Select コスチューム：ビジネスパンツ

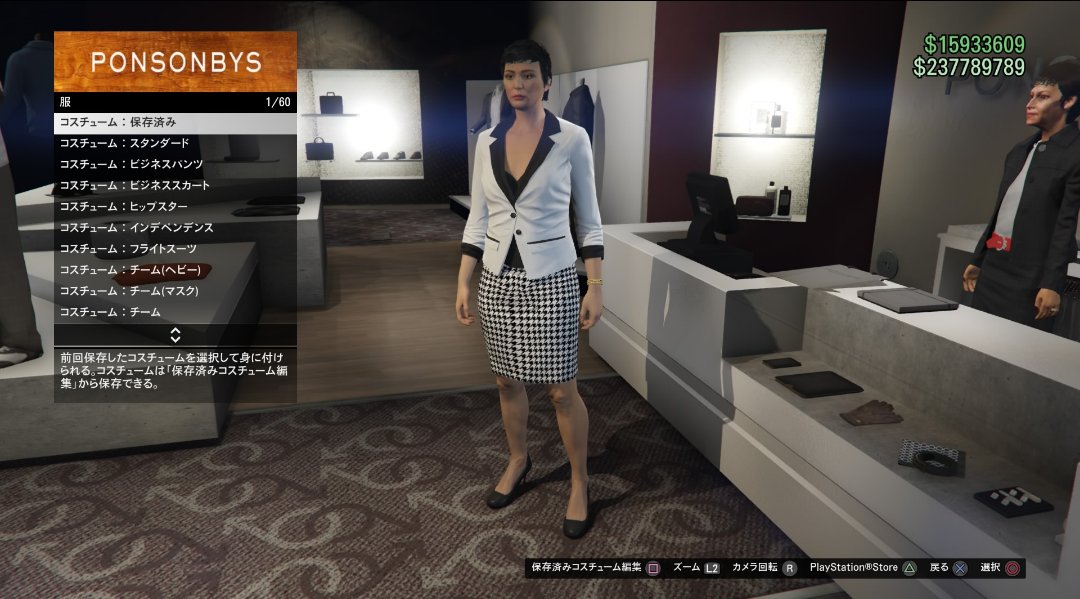[x=175, y=164]
